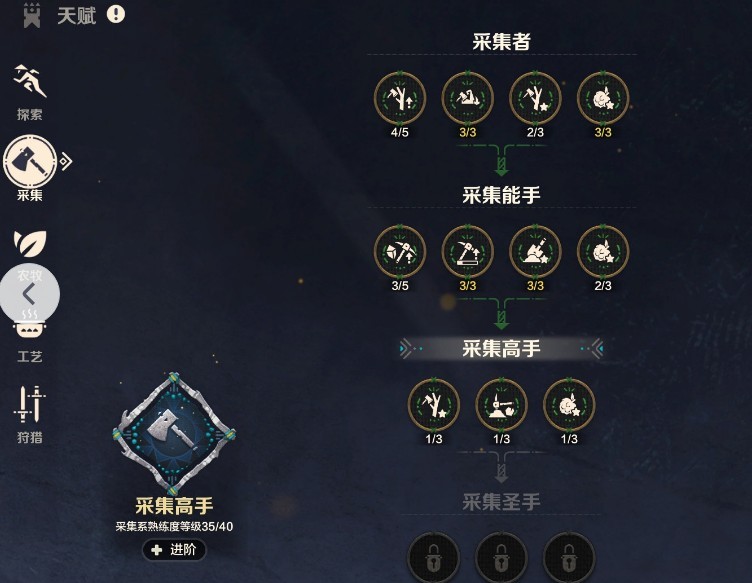Select the 采集高手 axe emblem badge
752x583 pixels.
(x=174, y=432)
